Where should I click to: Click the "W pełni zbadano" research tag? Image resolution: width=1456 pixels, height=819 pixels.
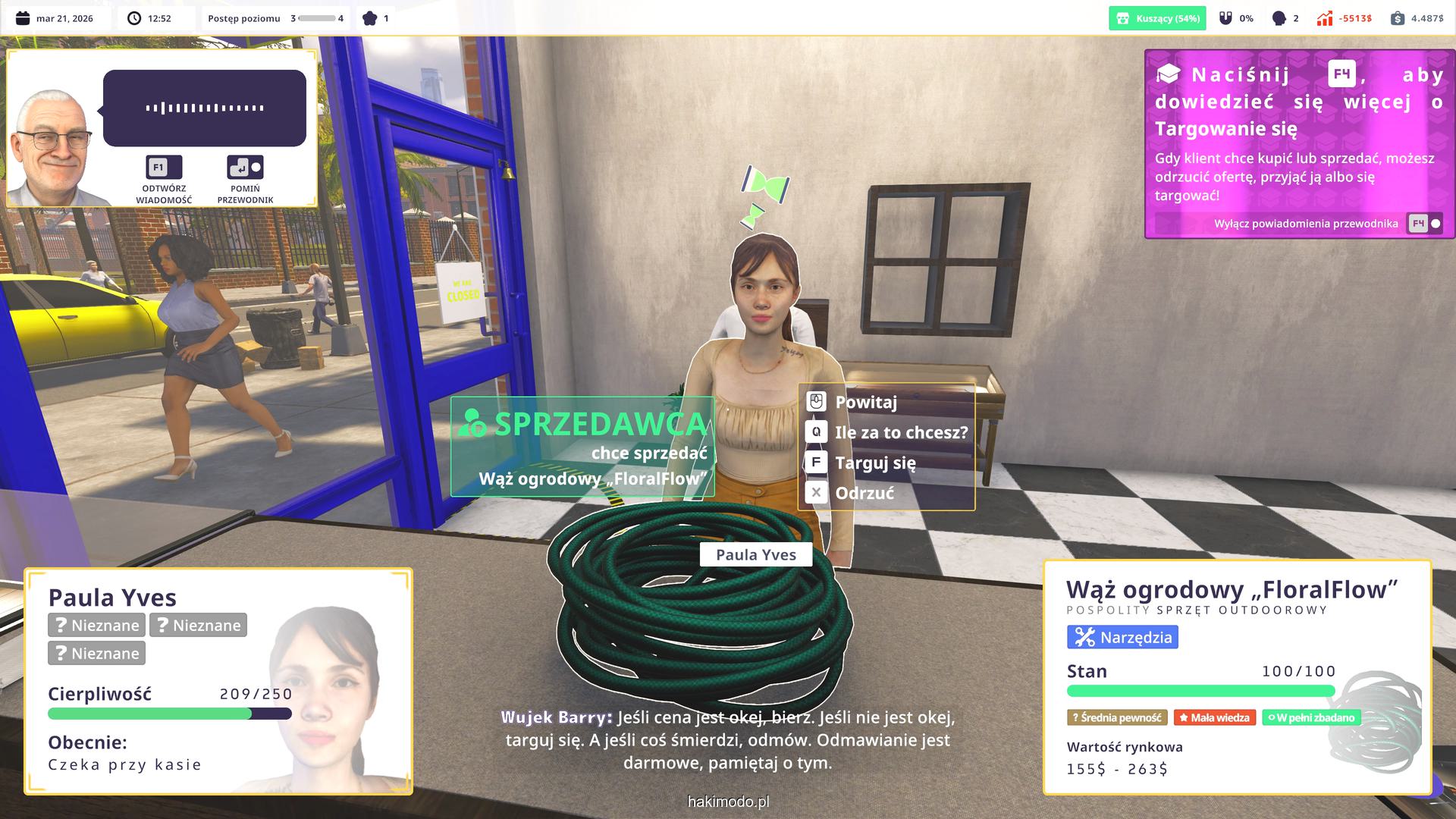(1311, 717)
